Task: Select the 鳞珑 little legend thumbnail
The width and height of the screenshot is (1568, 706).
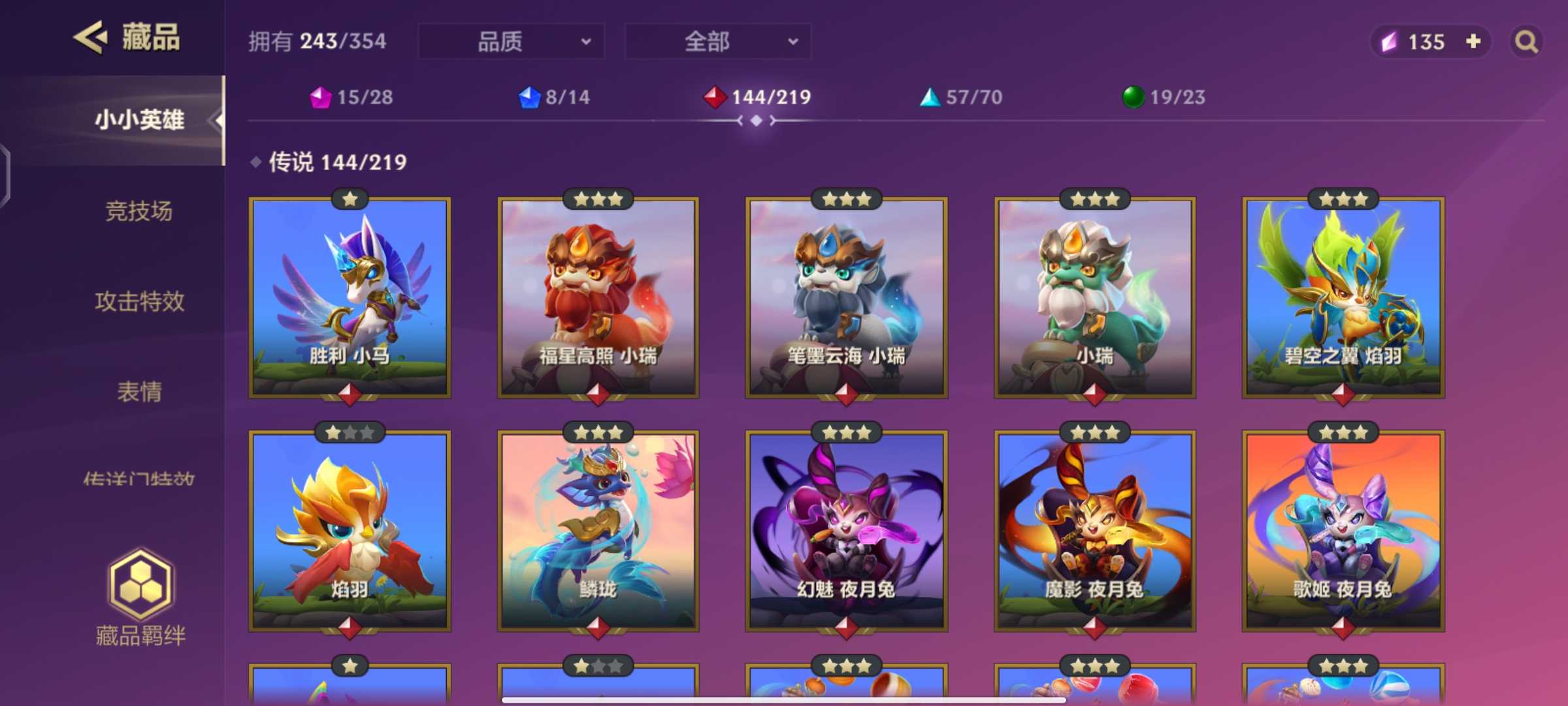Action: pos(598,529)
